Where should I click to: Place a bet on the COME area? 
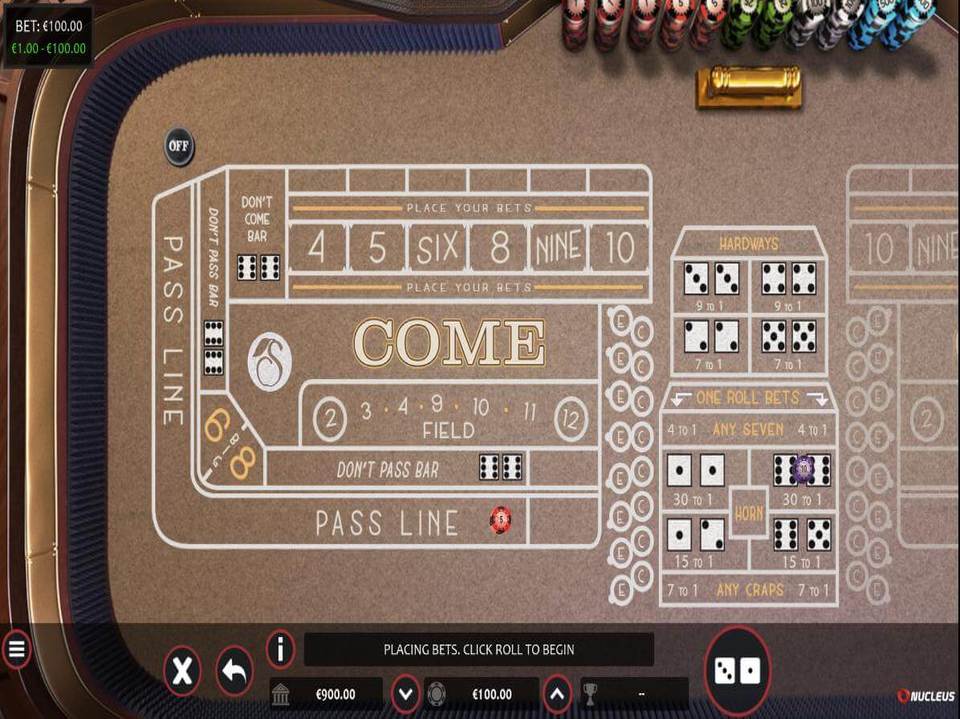click(x=450, y=343)
